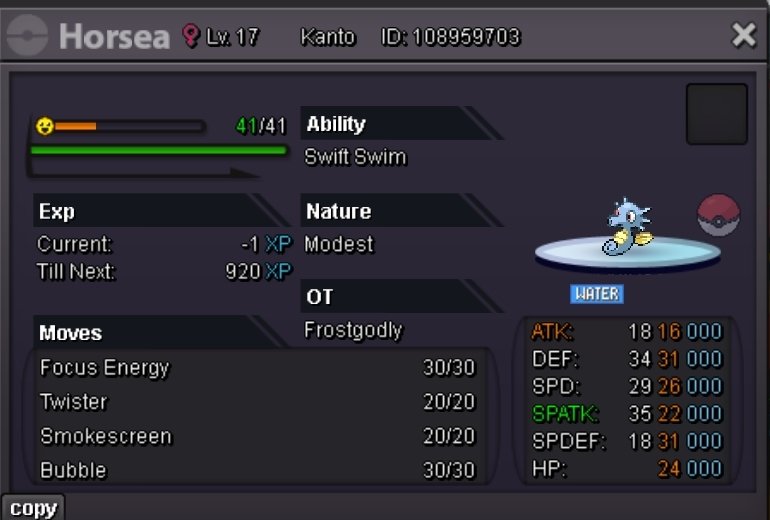Close the Horsea summary window
The width and height of the screenshot is (770, 520).
(743, 36)
